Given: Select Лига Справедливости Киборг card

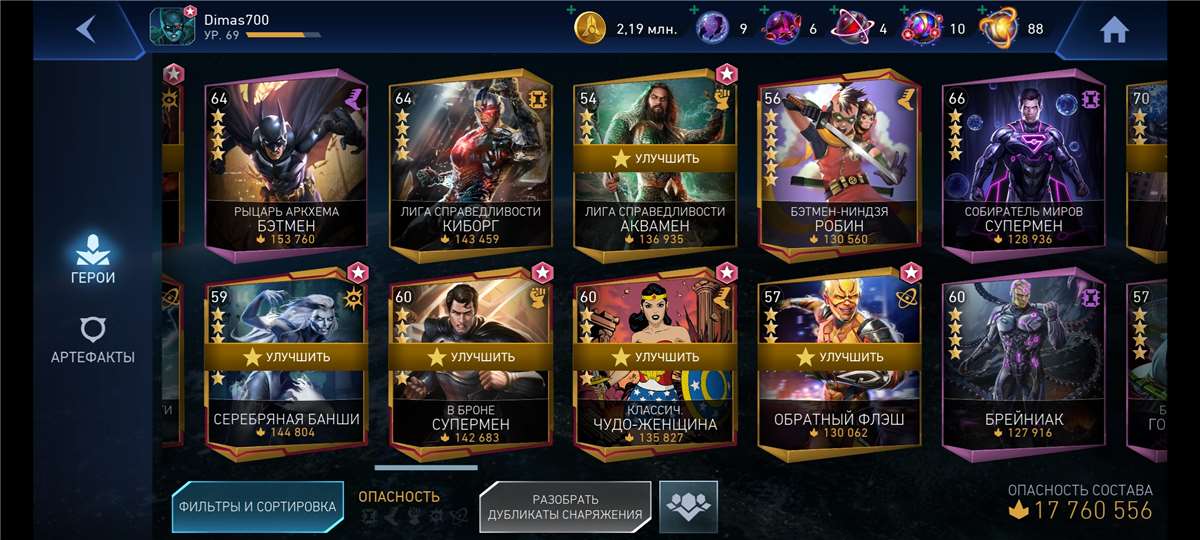Looking at the screenshot, I should [470, 165].
